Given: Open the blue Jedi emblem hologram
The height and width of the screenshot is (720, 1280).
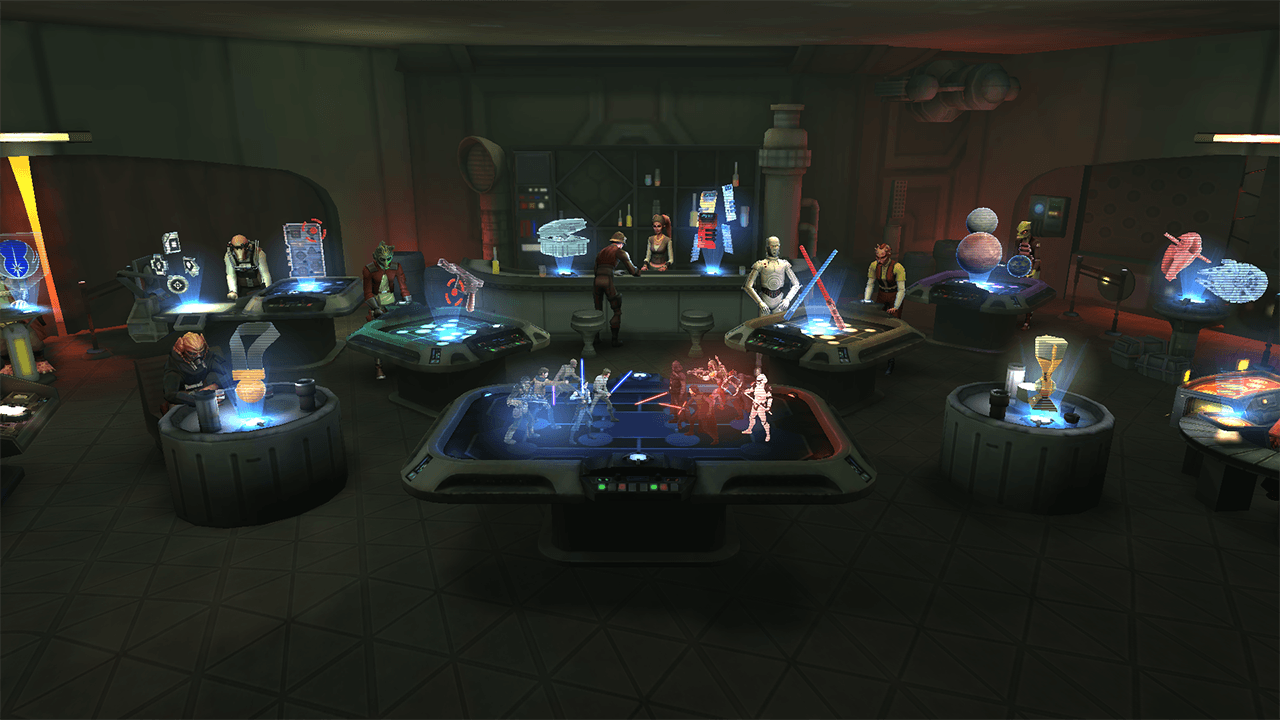Looking at the screenshot, I should coord(17,260).
